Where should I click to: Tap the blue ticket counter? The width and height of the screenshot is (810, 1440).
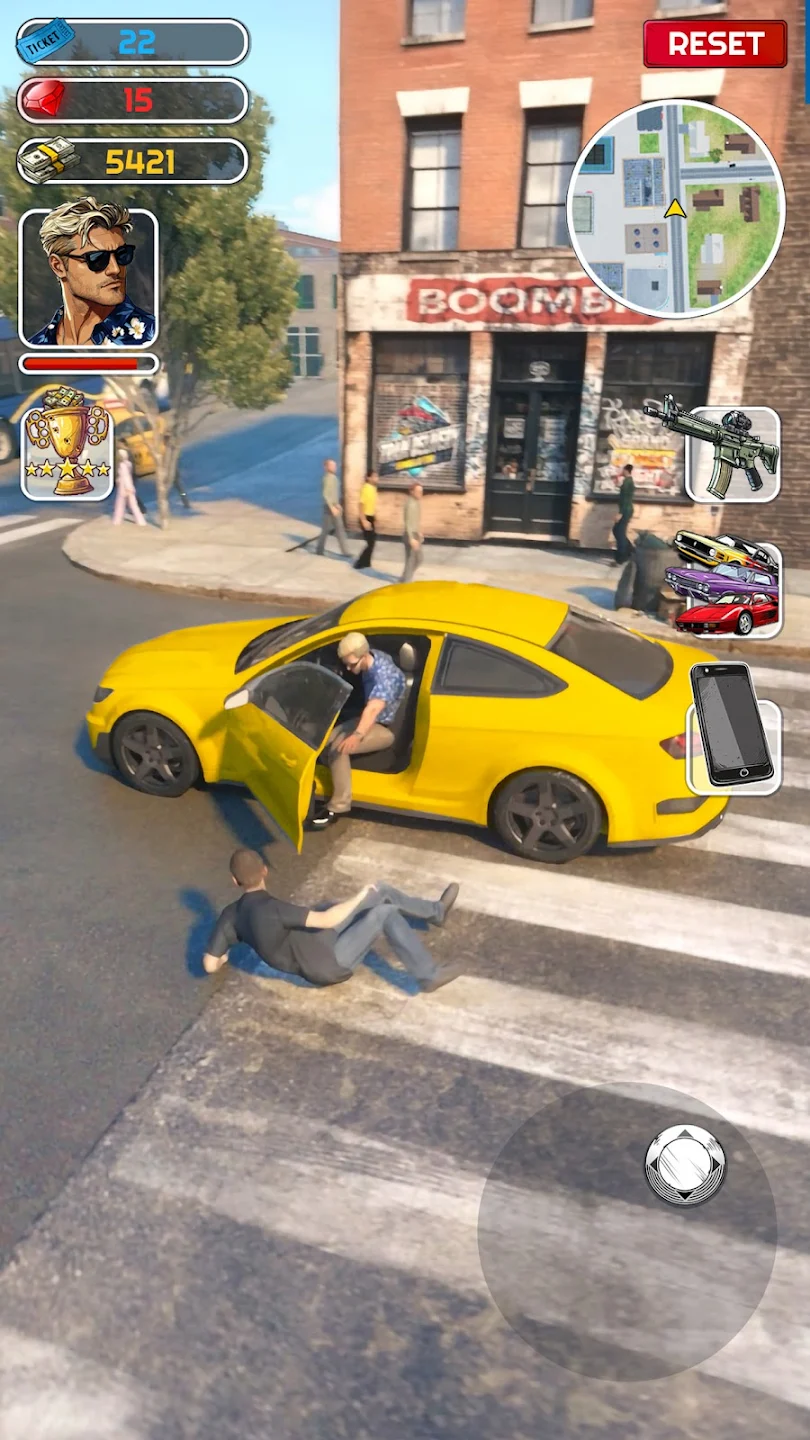[x=132, y=42]
